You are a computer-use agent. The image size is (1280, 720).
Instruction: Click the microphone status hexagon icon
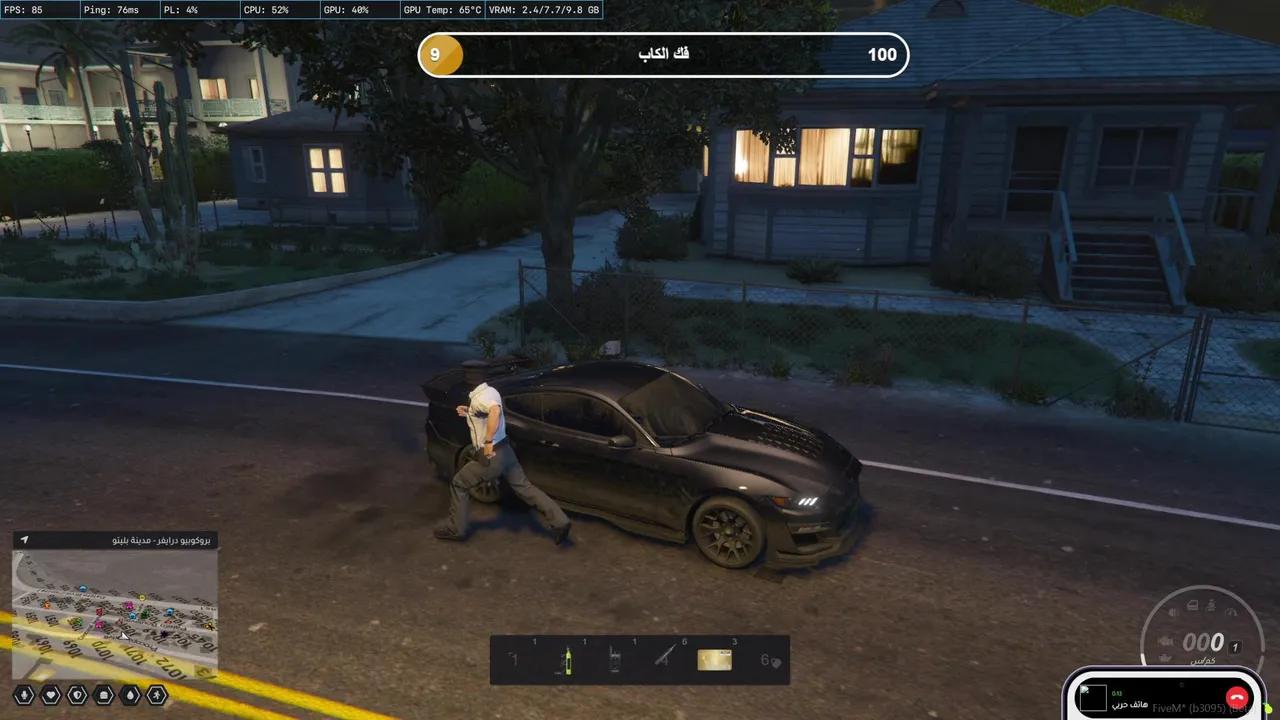(24, 695)
